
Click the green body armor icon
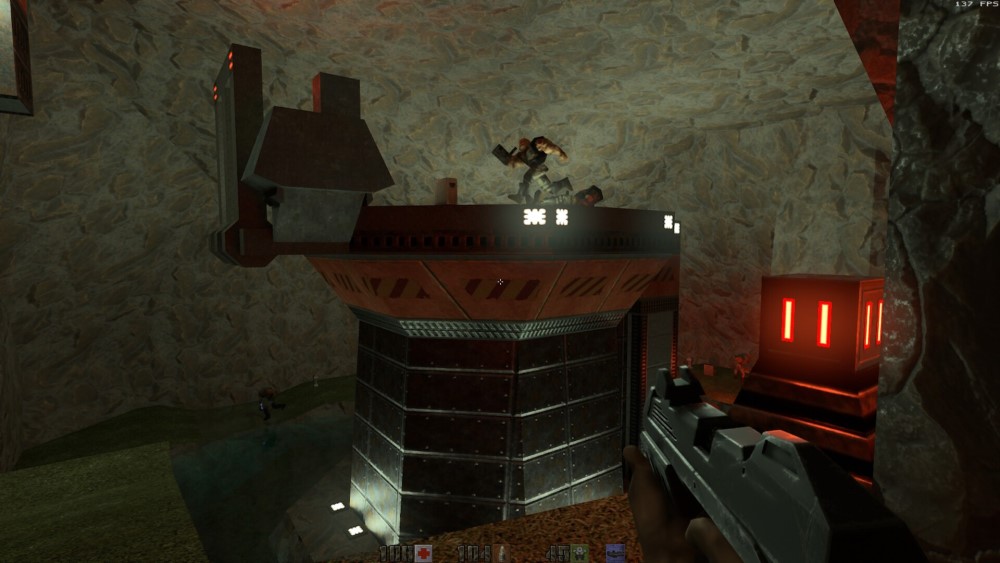tap(579, 553)
